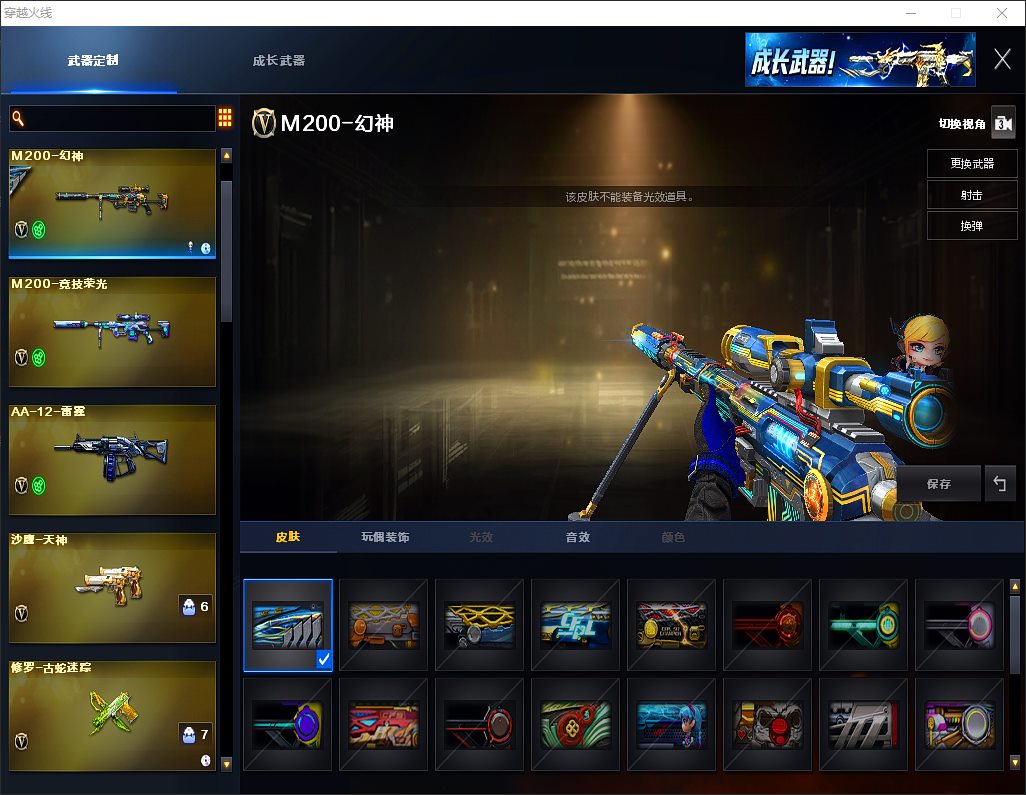The width and height of the screenshot is (1026, 795).
Task: Preview firing with the 射击 button
Action: pyautogui.click(x=972, y=195)
